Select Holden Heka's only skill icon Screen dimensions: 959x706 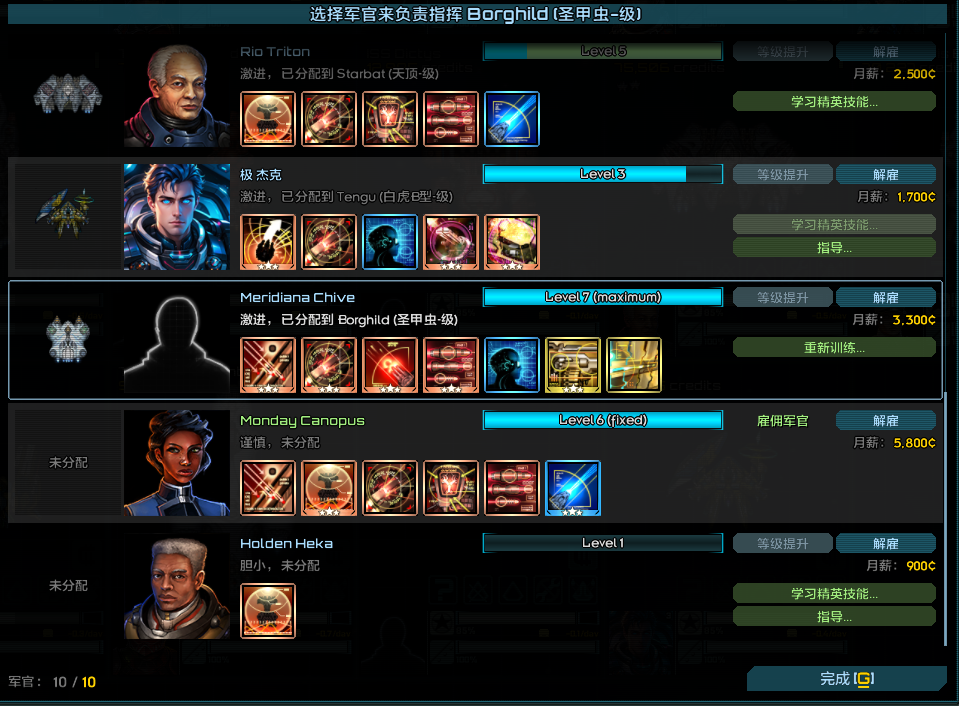pos(268,611)
